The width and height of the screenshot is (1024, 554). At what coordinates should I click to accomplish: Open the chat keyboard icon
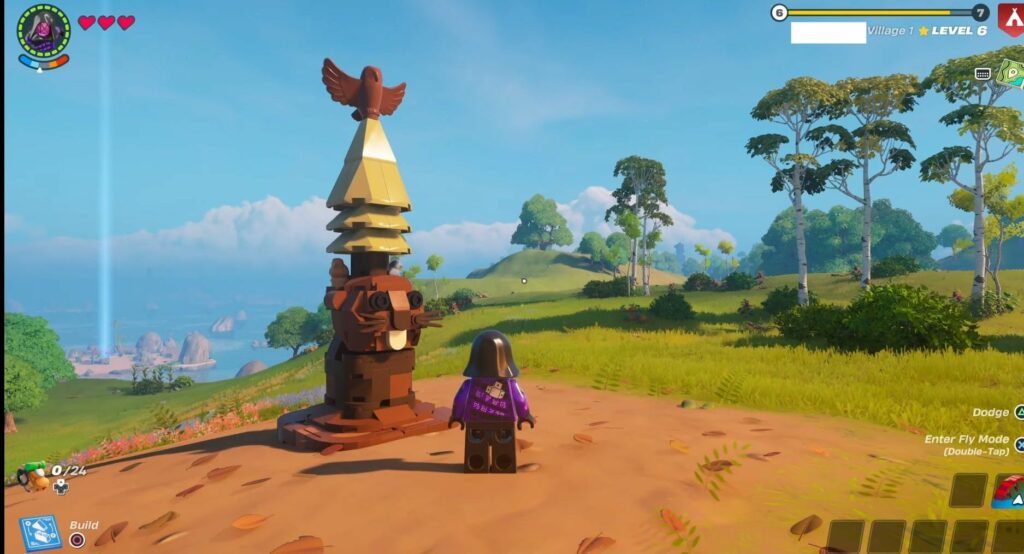pos(983,73)
